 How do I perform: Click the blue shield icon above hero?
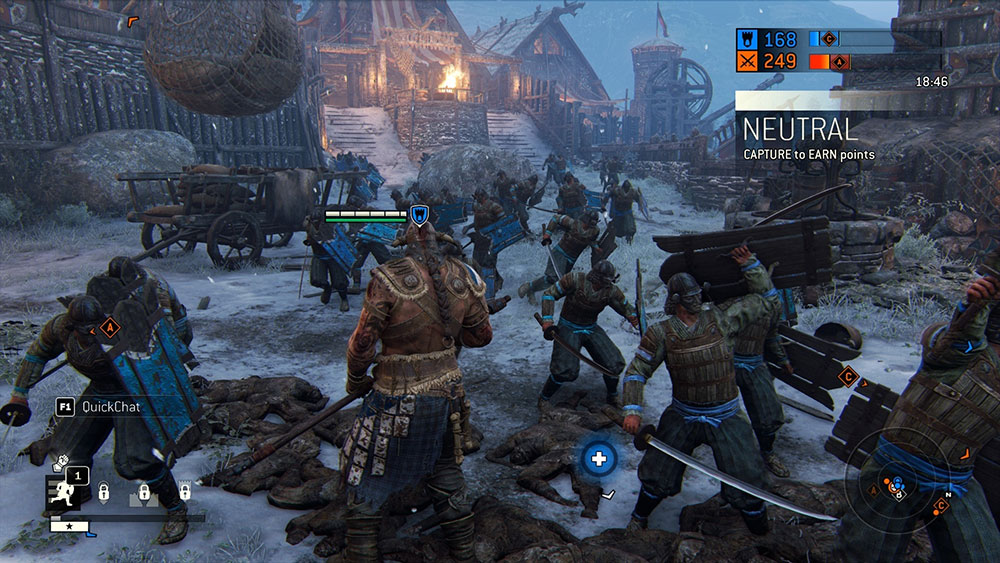coord(420,213)
